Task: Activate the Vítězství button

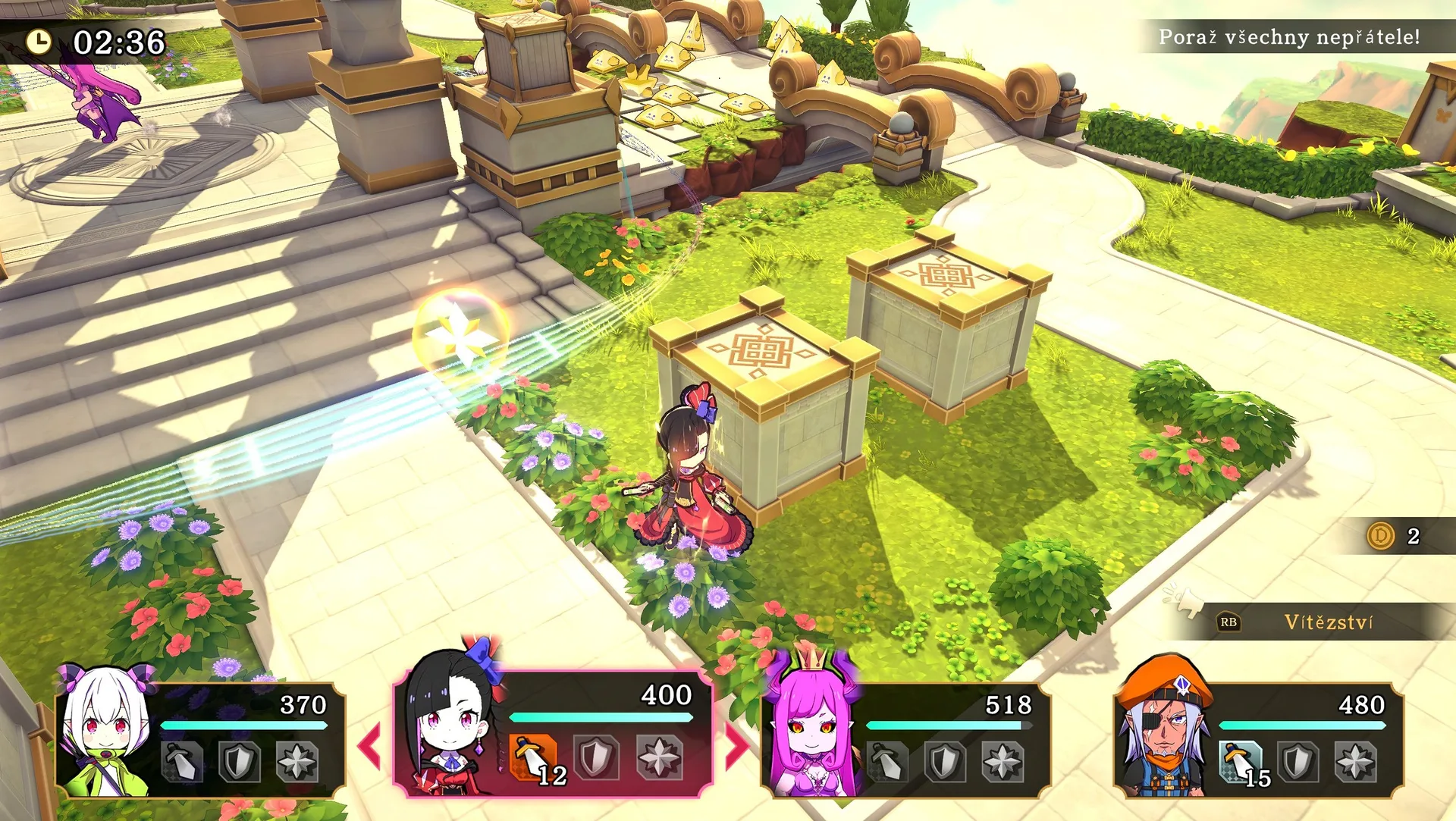Action: (1329, 622)
